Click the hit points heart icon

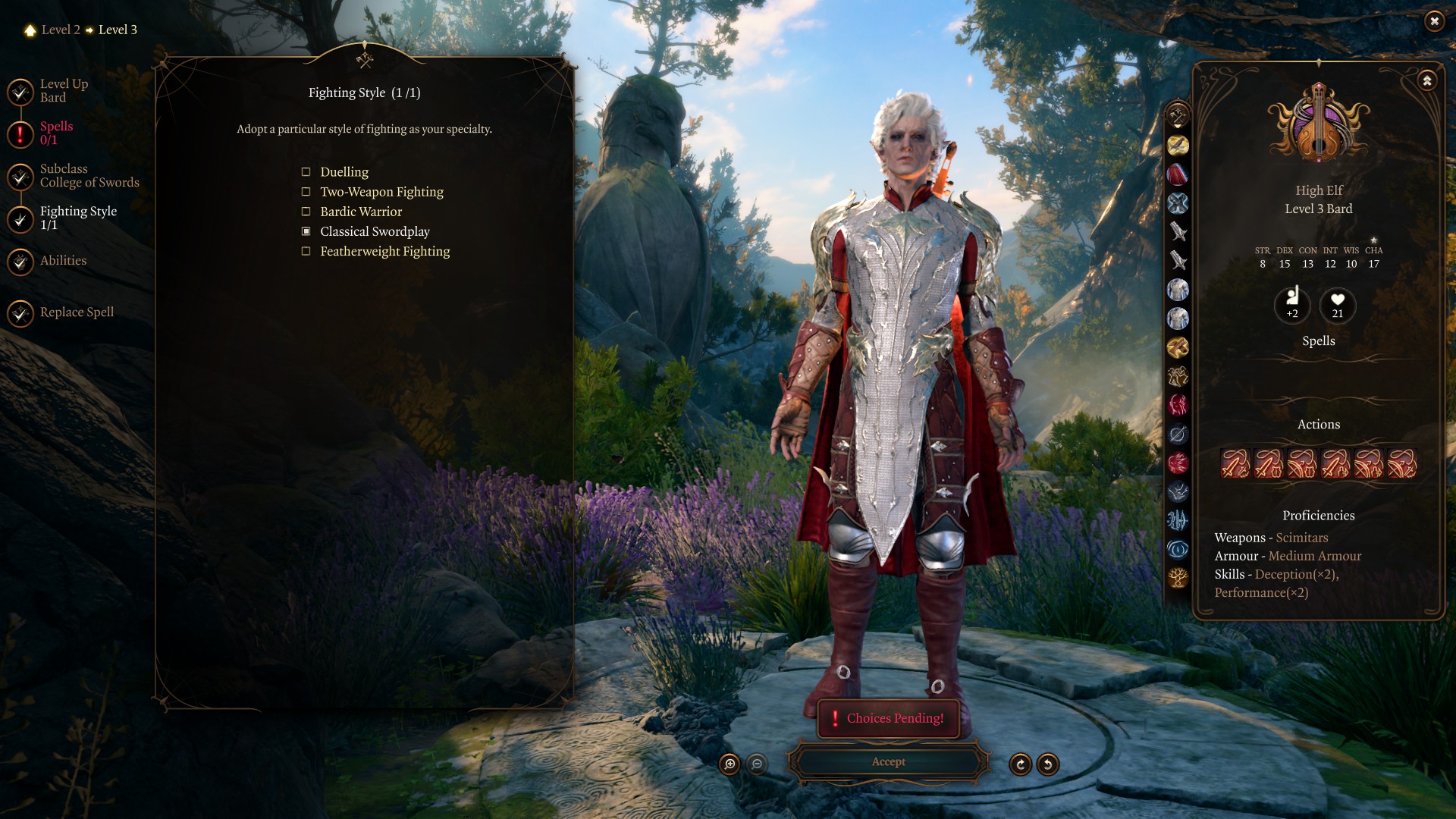coord(1338,305)
